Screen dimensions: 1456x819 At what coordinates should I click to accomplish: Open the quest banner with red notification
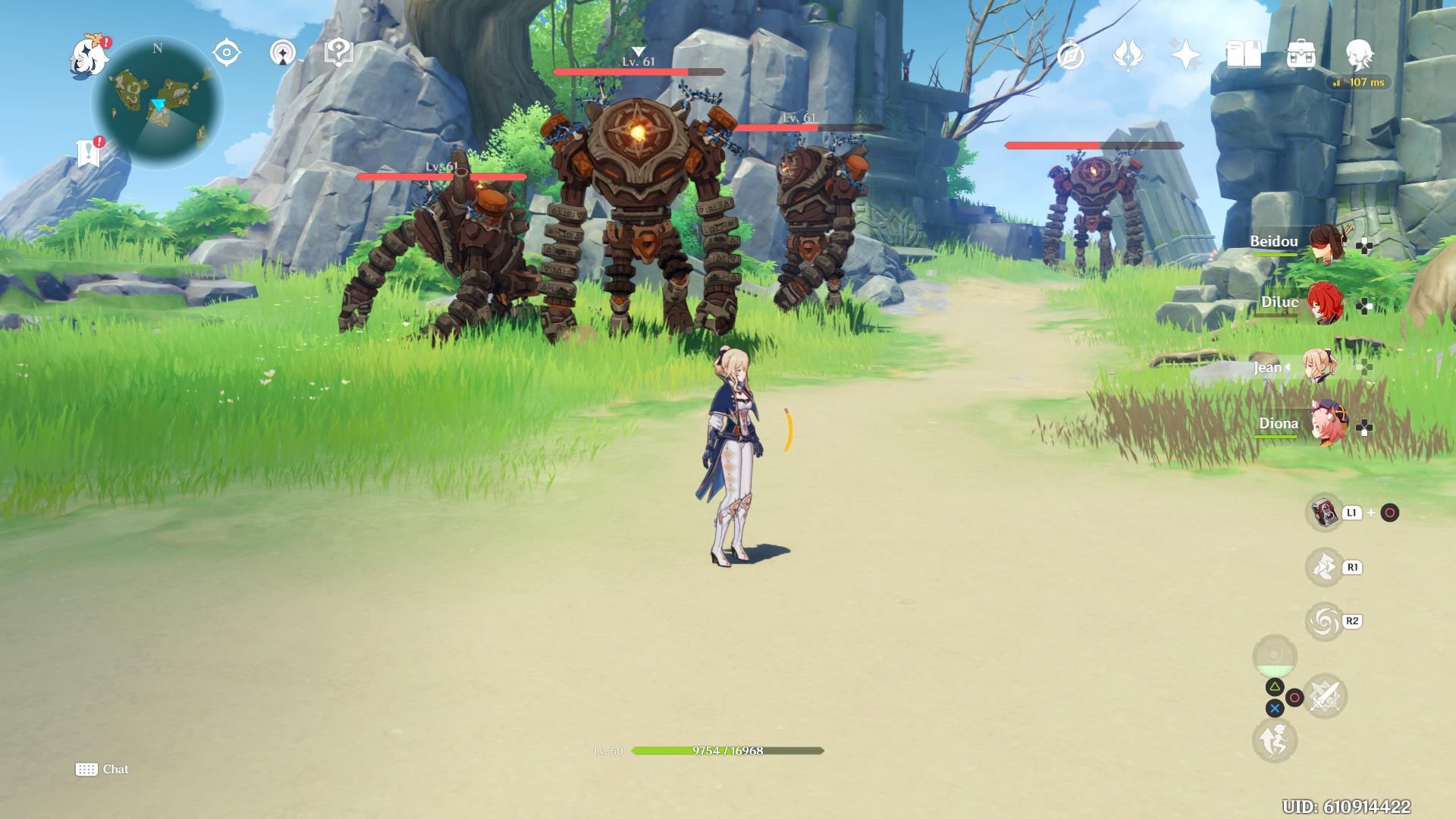[x=89, y=149]
